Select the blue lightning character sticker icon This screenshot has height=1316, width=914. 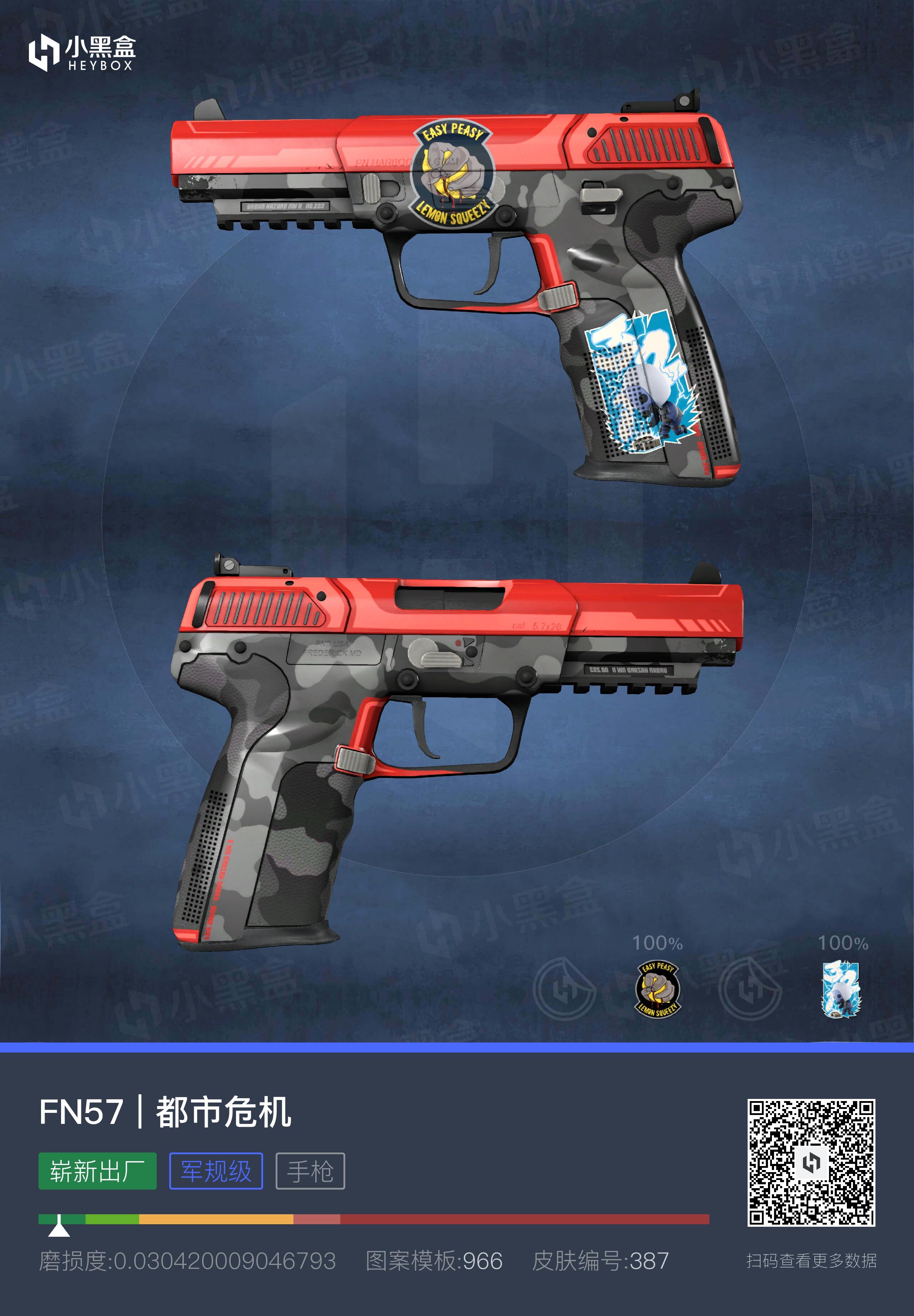[x=842, y=989]
